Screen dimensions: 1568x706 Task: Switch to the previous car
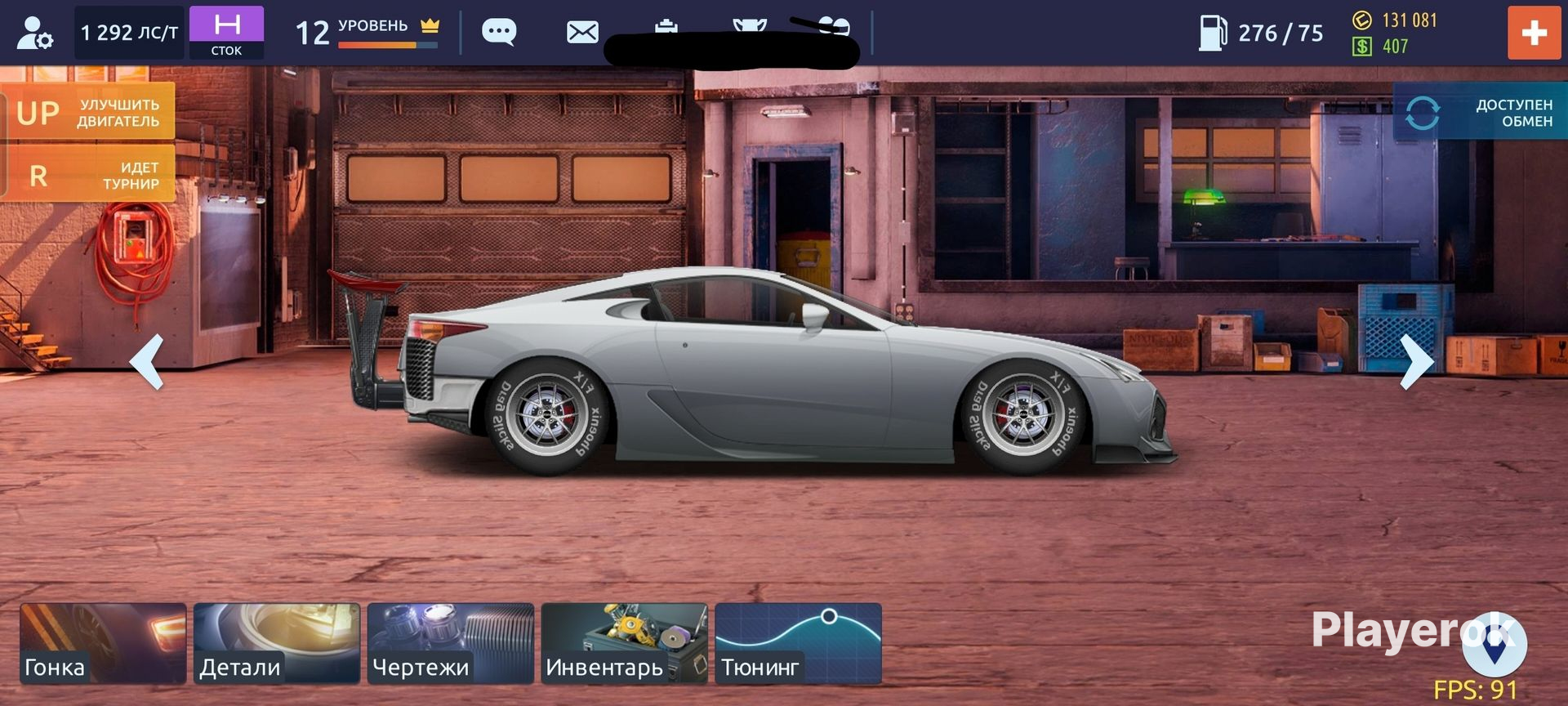[148, 361]
